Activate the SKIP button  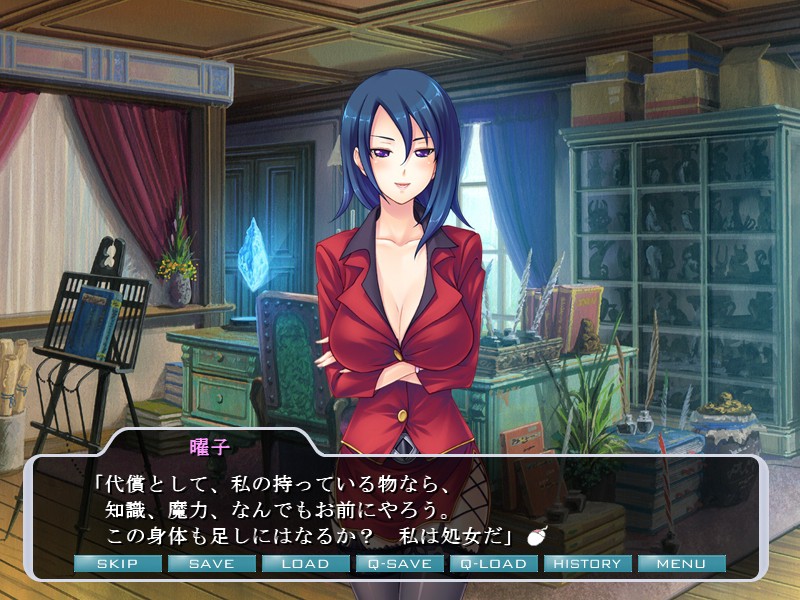[117, 564]
